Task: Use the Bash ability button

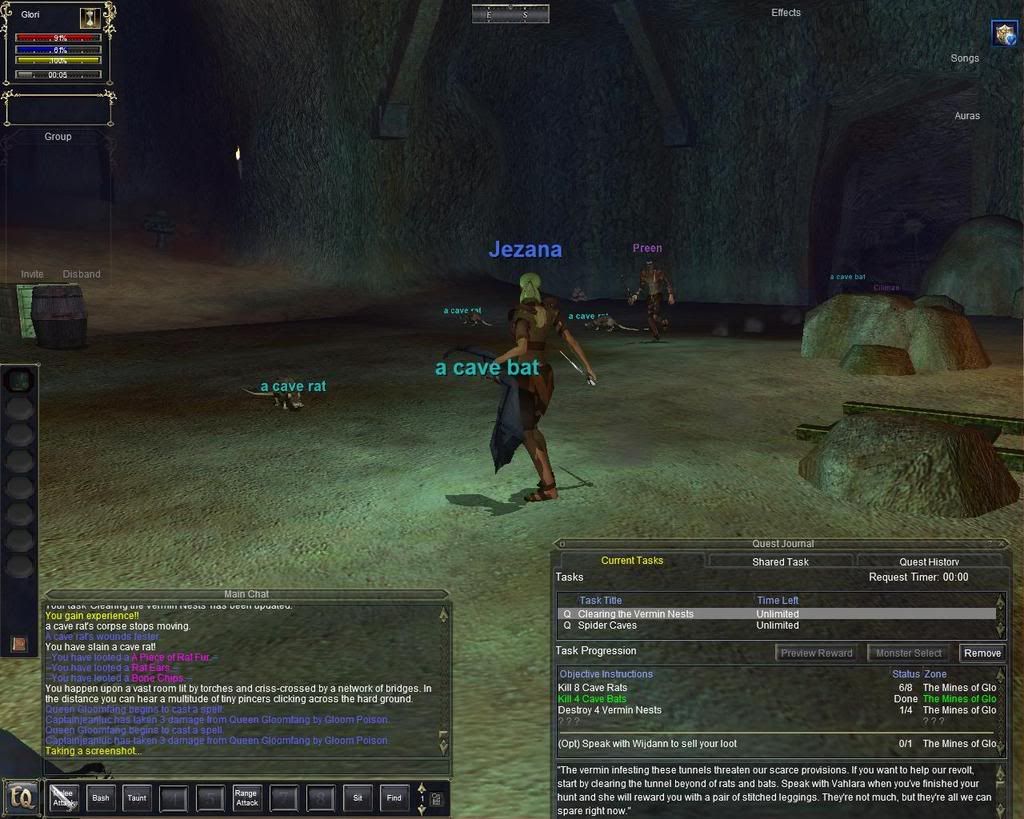Action: click(101, 798)
